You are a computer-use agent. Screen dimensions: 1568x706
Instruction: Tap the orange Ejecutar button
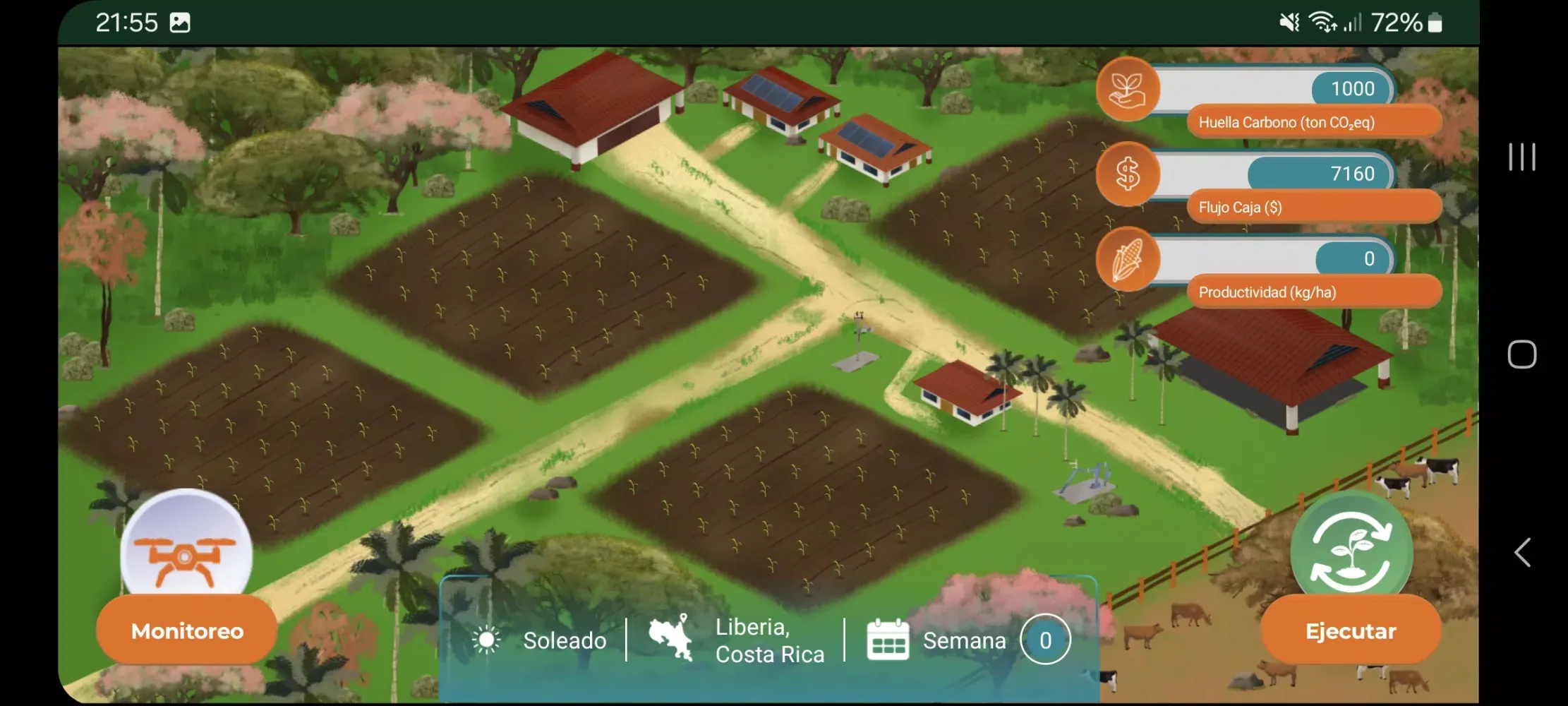pos(1350,630)
